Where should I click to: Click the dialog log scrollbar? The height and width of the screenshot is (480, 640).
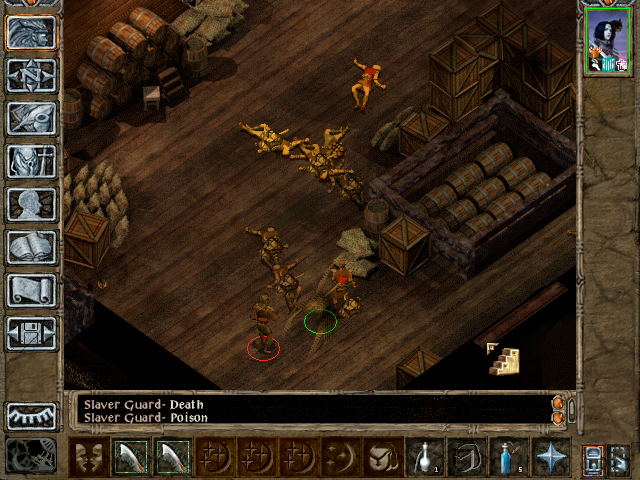click(558, 410)
